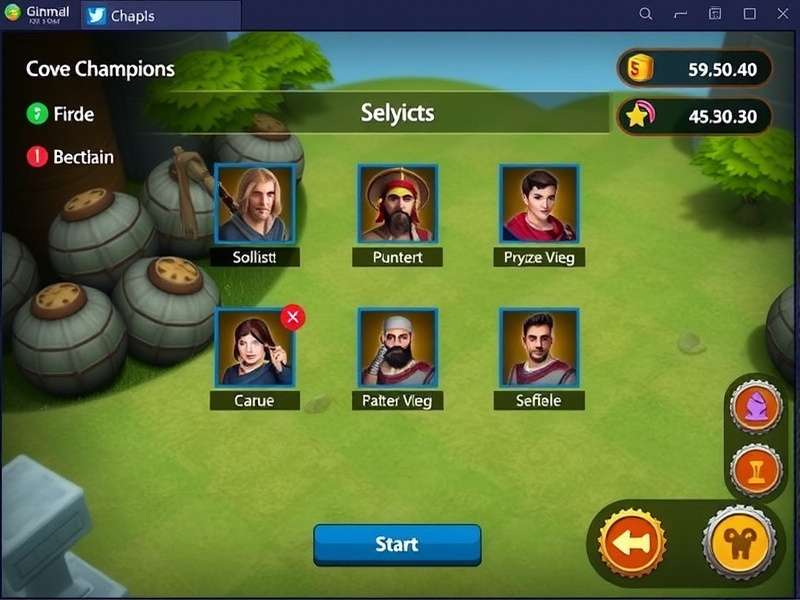Open the star currency counter
The height and width of the screenshot is (600, 800).
pyautogui.click(x=696, y=116)
